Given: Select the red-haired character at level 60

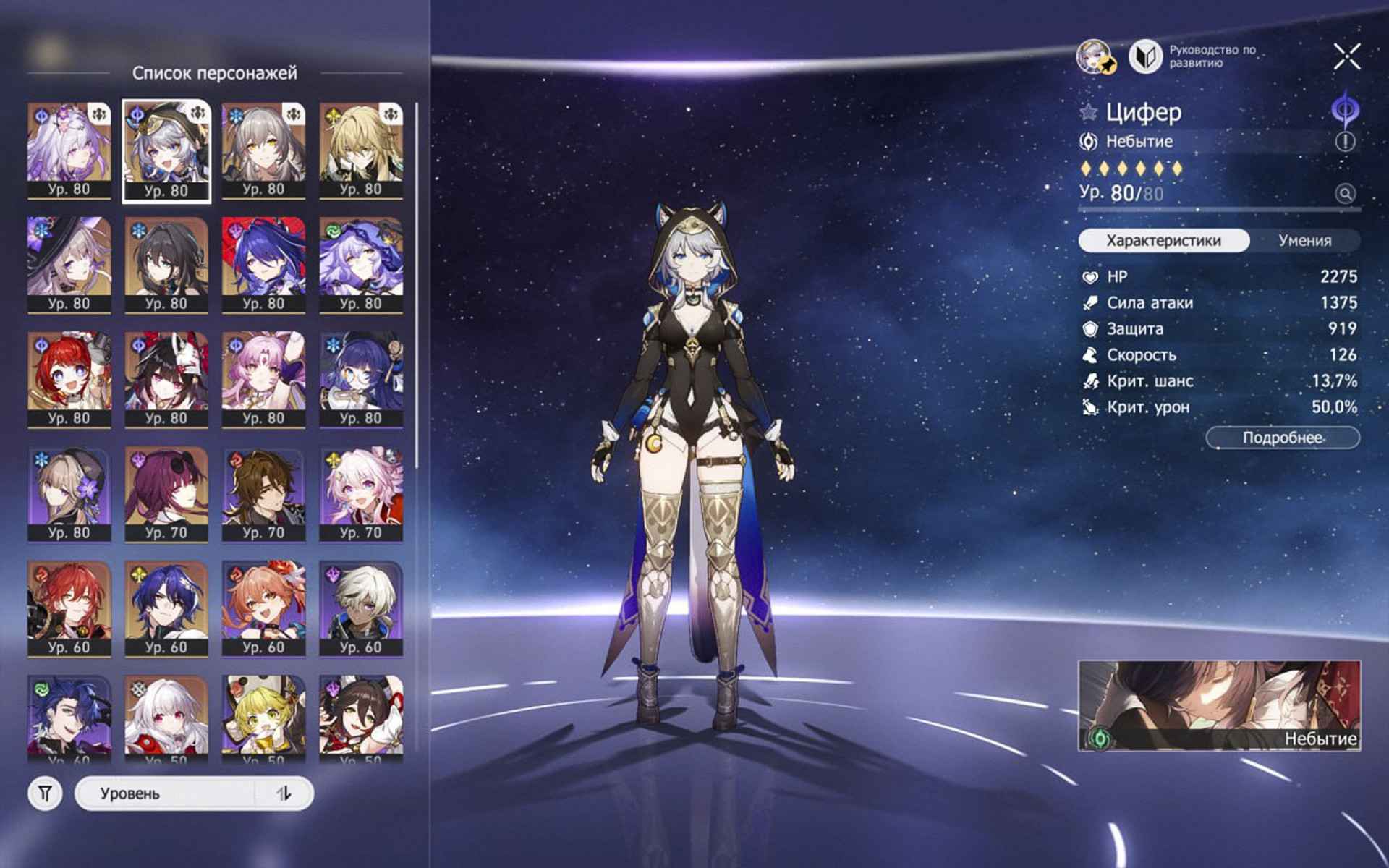Looking at the screenshot, I should pos(69,608).
